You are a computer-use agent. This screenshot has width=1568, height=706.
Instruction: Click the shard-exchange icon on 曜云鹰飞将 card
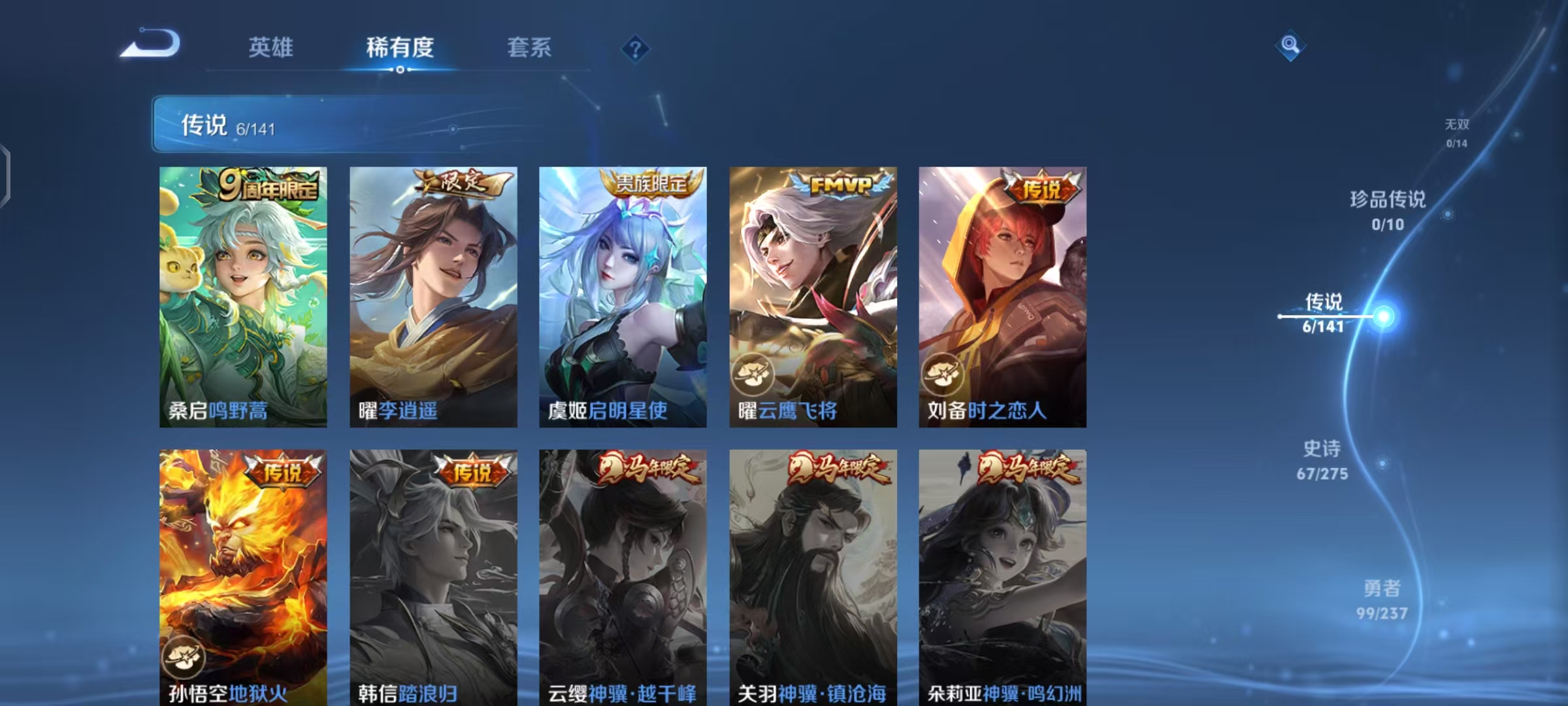coord(755,376)
